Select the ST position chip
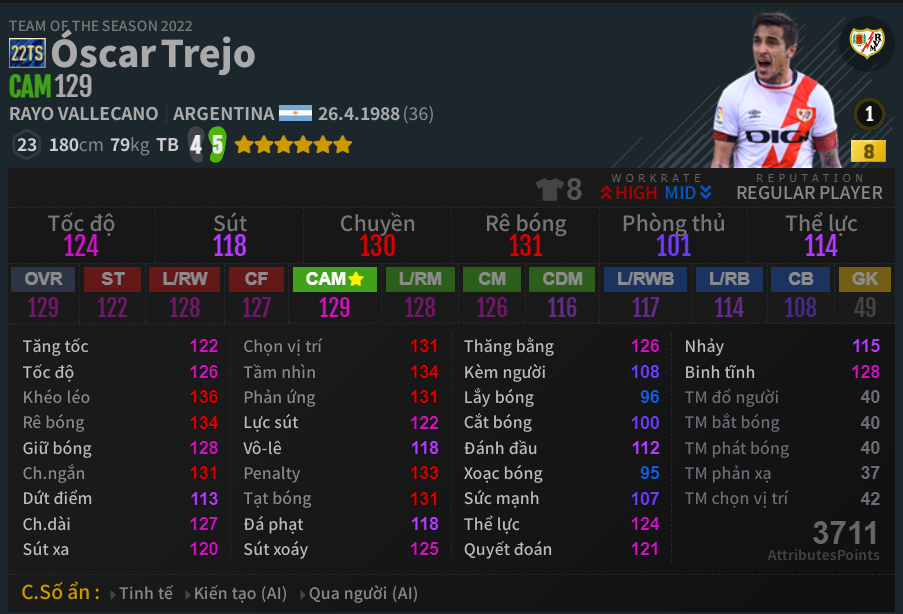Screen dimensions: 903x614 [112, 279]
